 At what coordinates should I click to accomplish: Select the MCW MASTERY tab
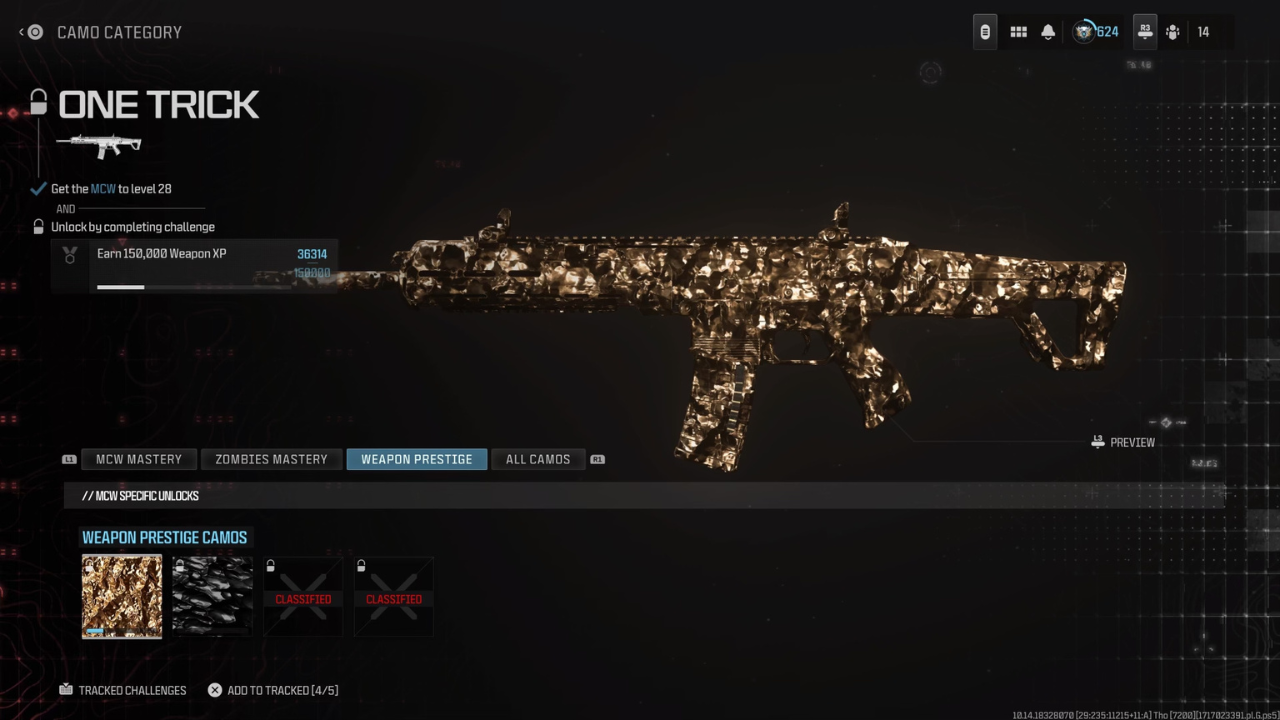[x=139, y=459]
